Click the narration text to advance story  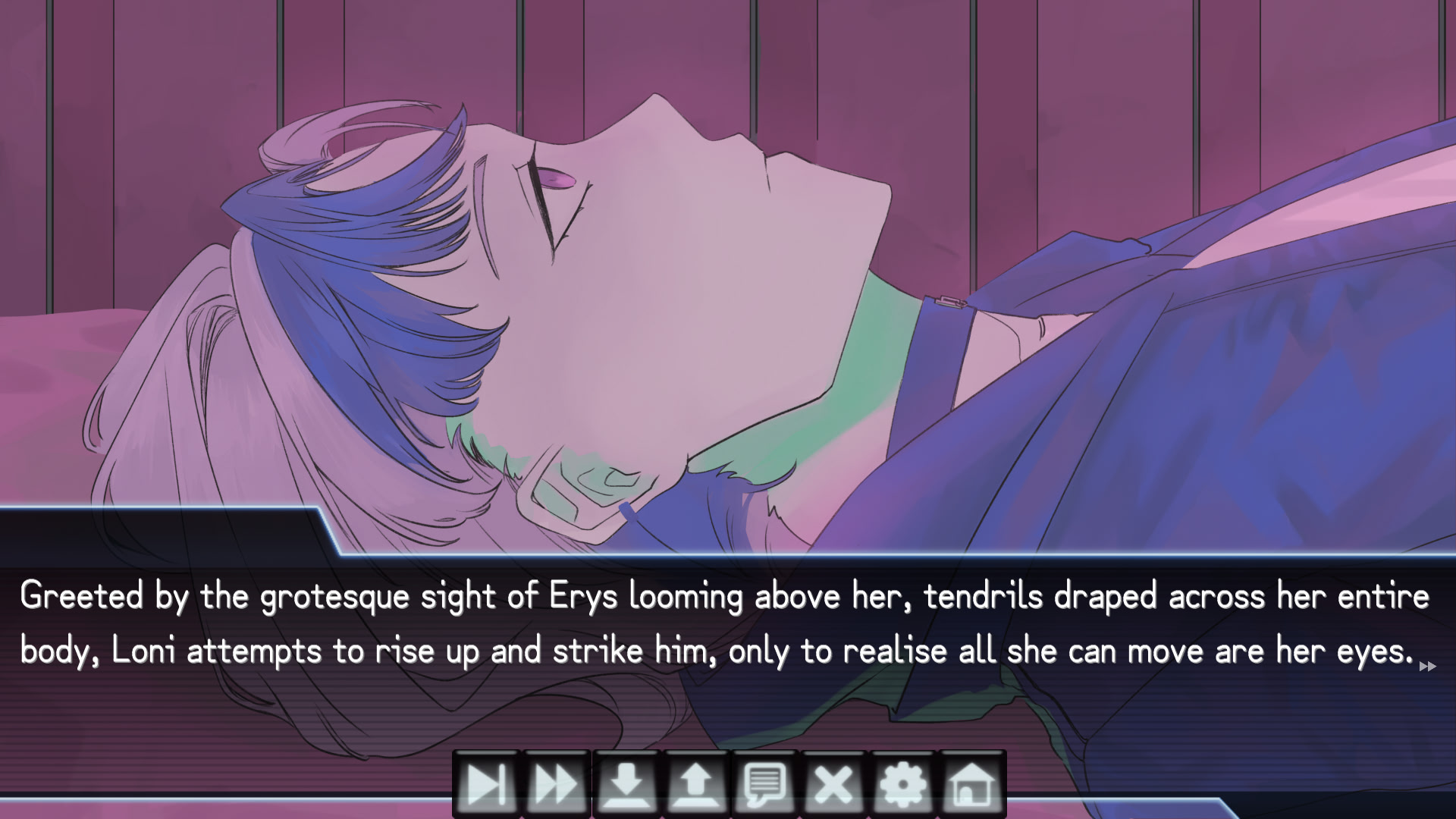(x=720, y=622)
